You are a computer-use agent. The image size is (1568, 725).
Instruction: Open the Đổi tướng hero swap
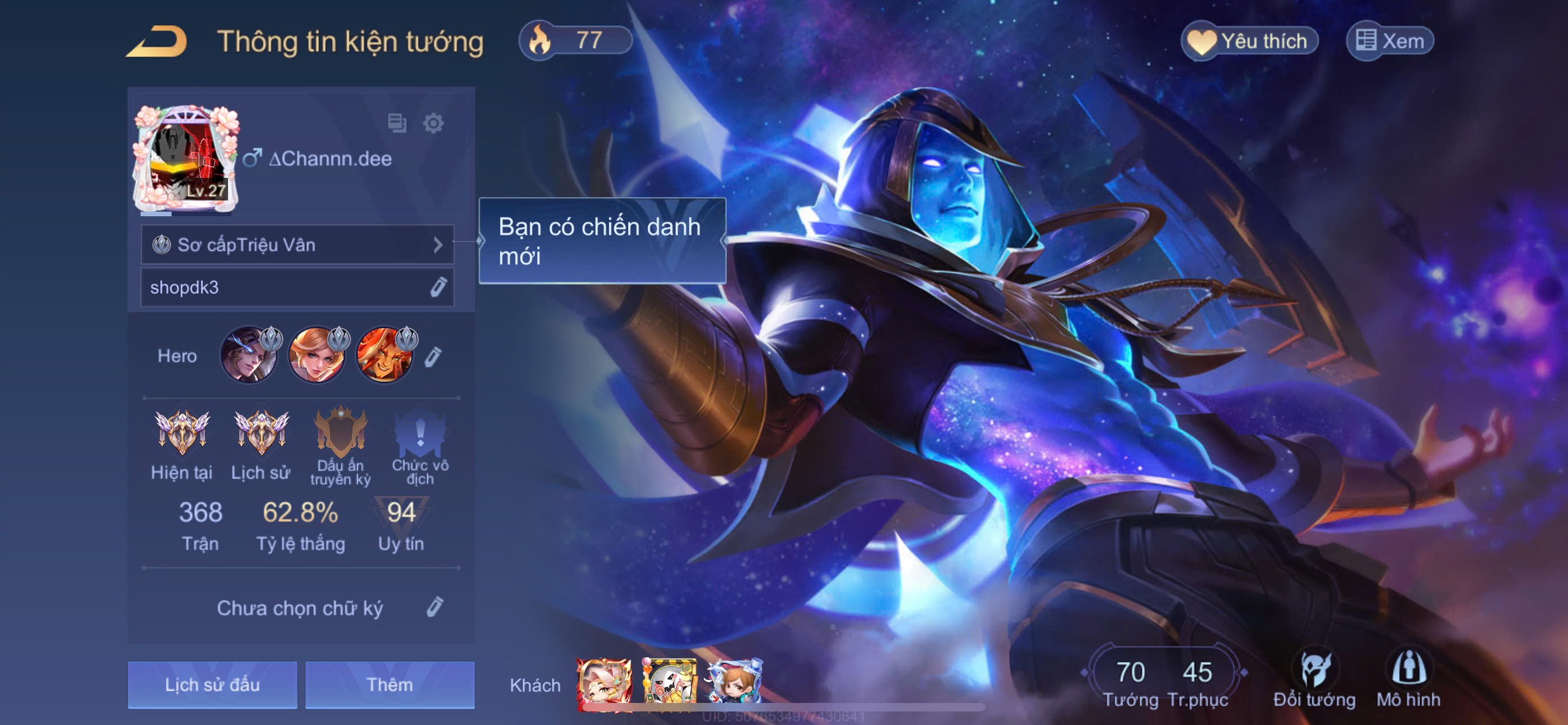[x=1314, y=680]
